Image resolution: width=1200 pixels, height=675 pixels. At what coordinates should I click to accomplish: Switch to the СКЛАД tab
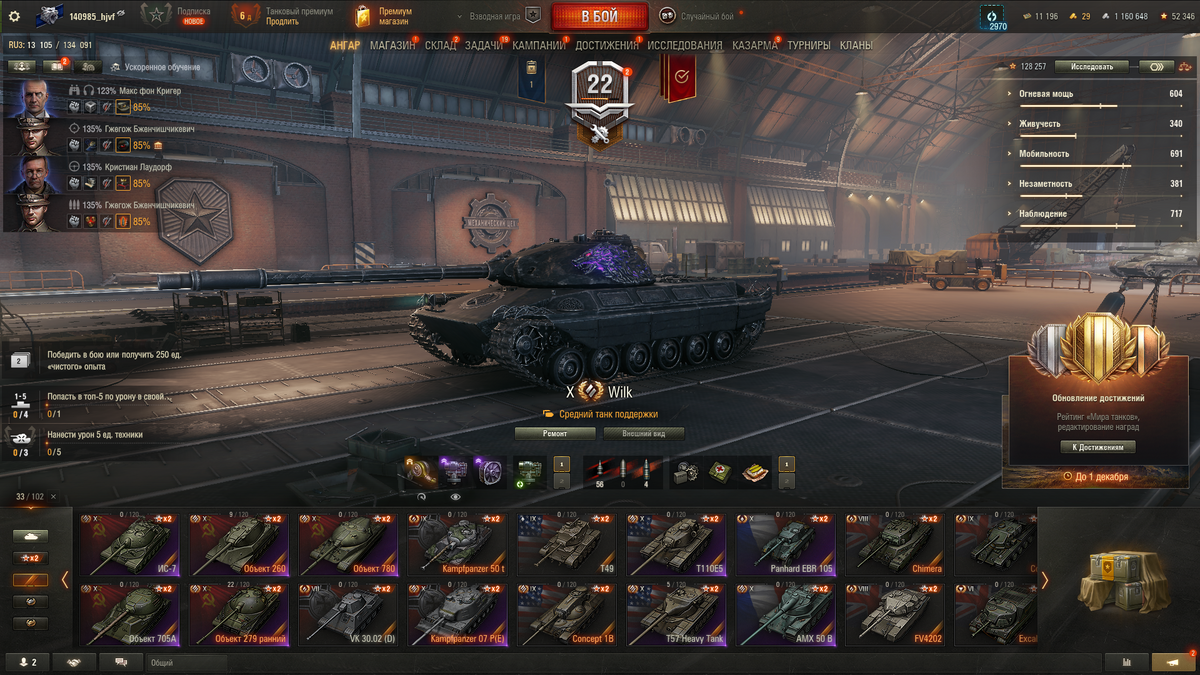click(440, 46)
